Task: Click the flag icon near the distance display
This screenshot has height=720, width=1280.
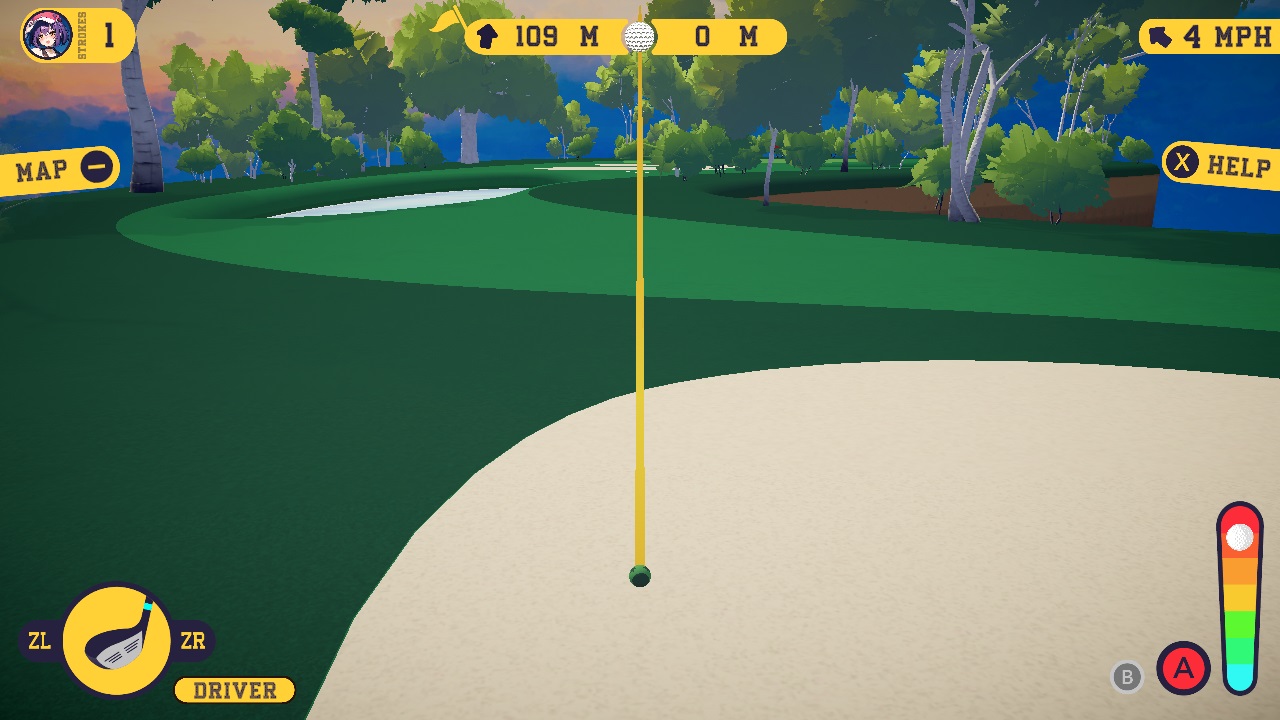Action: pos(446,22)
